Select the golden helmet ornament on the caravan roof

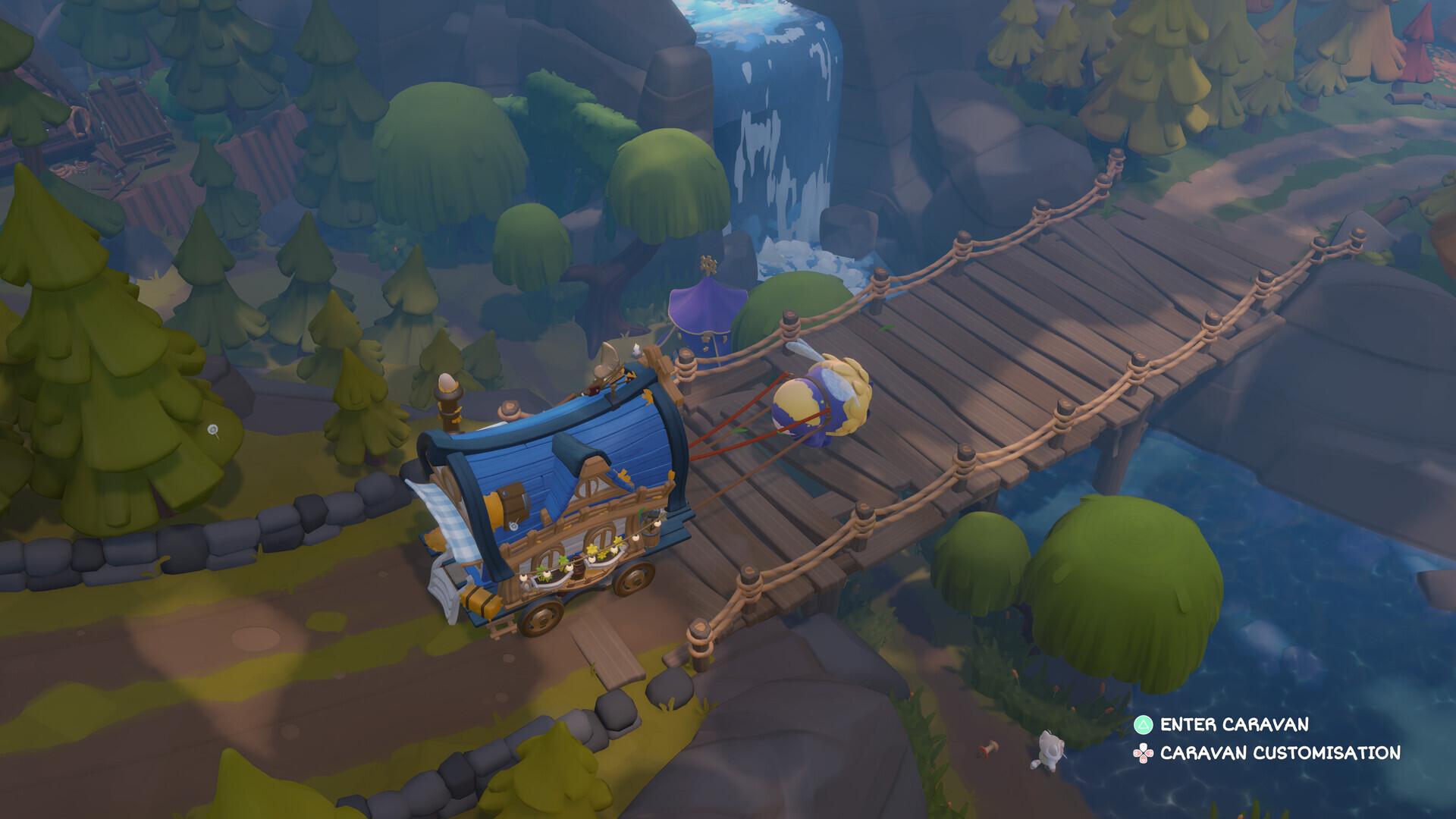[x=607, y=364]
